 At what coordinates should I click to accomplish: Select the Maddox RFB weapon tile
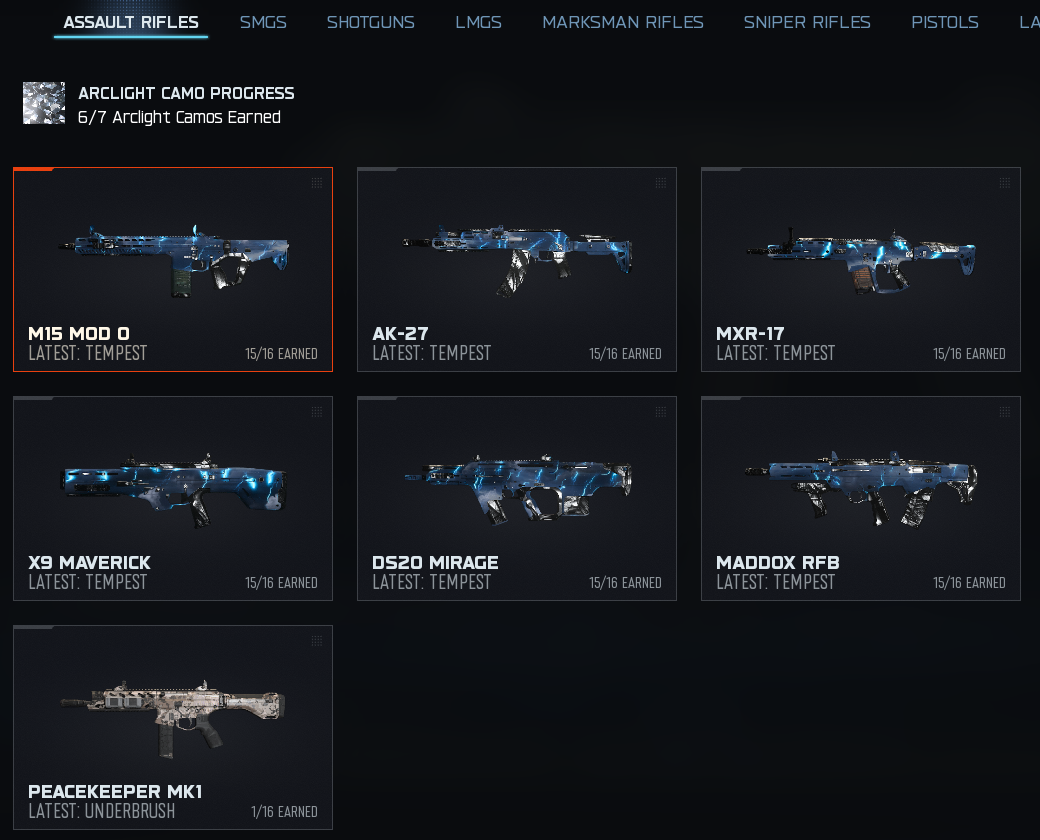tap(861, 499)
